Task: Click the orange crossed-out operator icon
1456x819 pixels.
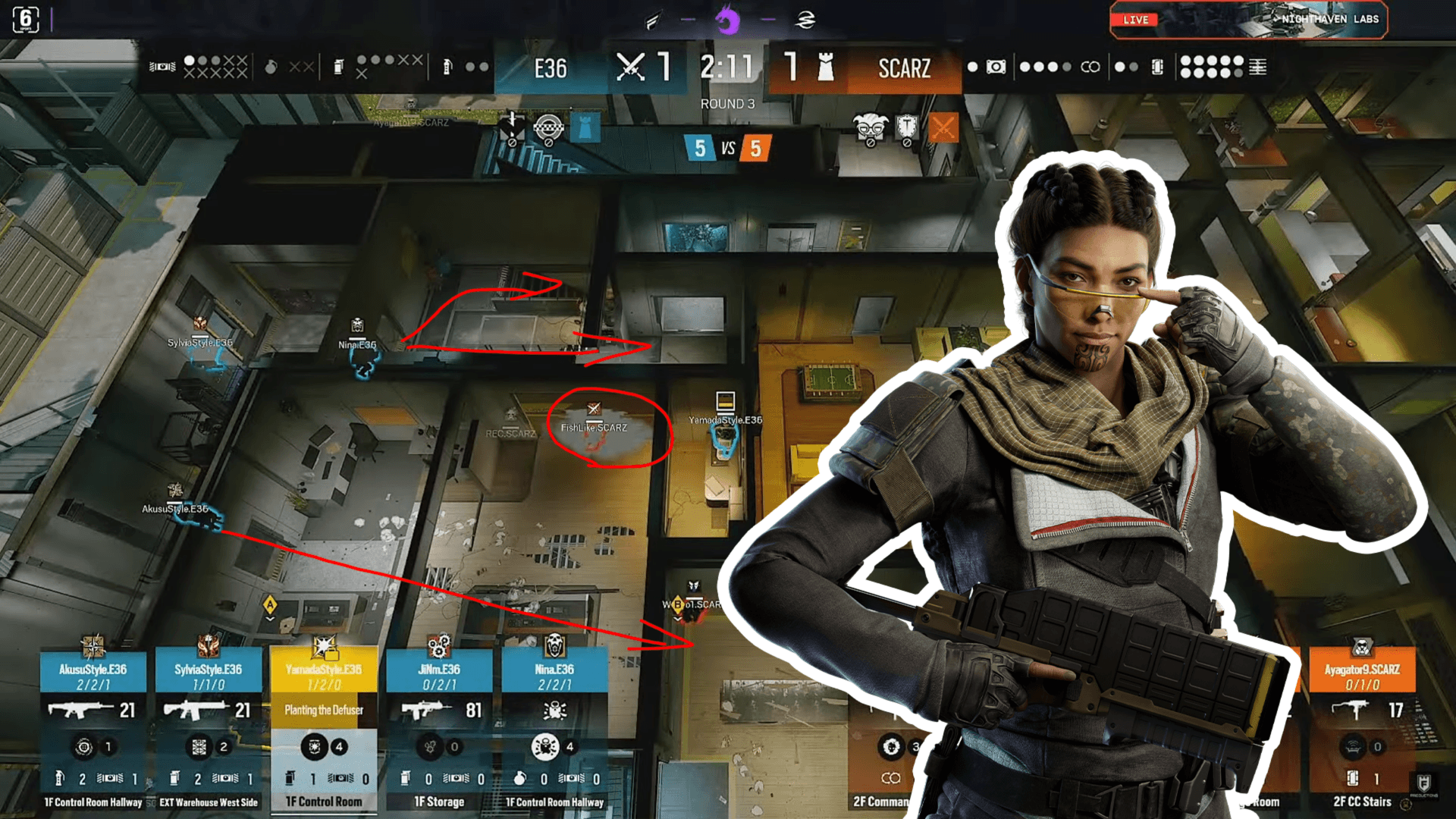Action: click(943, 128)
